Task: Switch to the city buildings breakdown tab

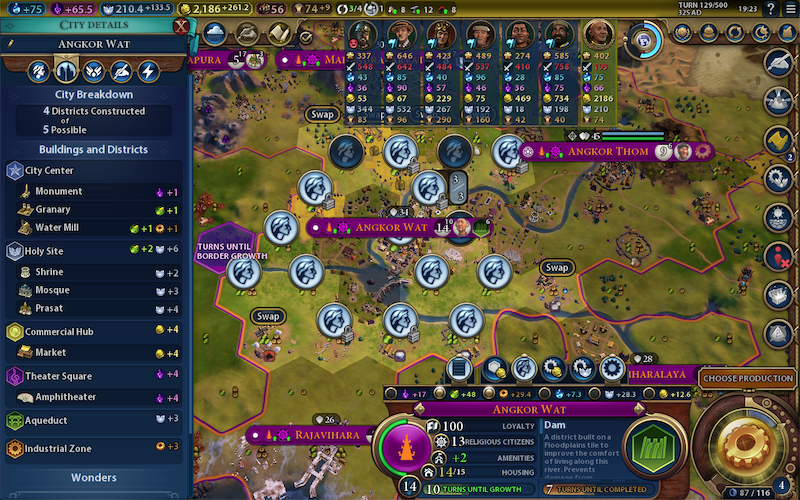Action: point(65,71)
